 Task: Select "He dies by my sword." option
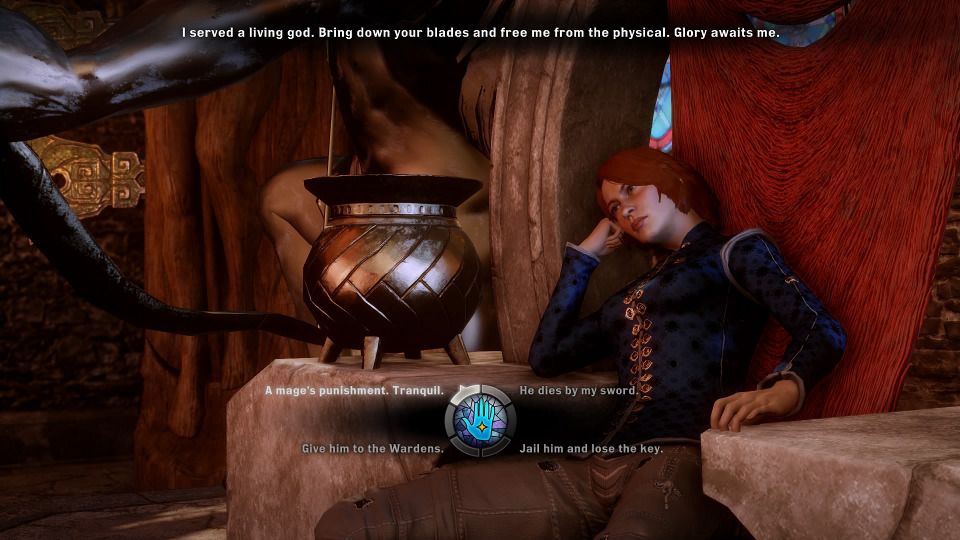577,391
